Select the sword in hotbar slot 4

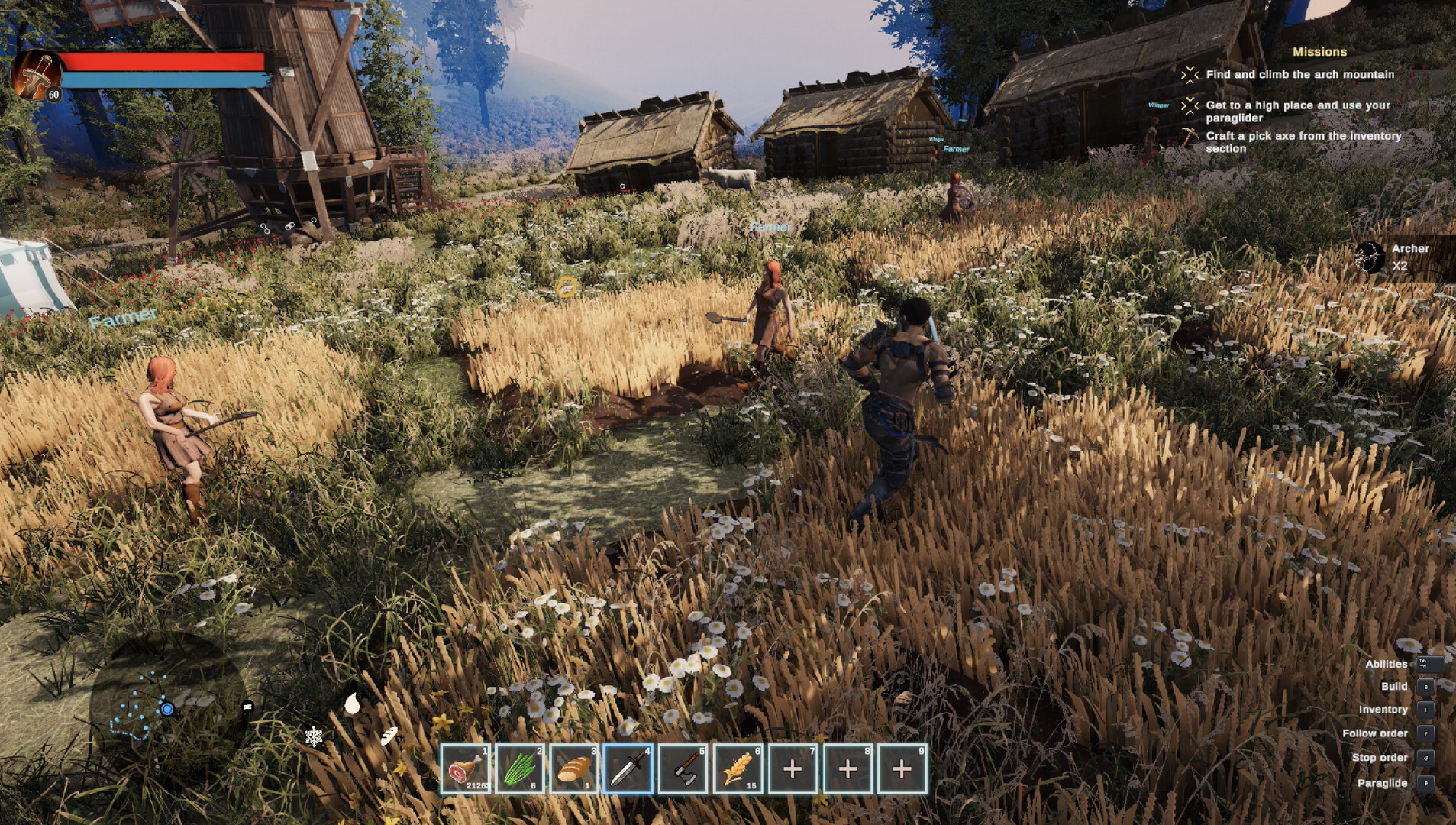click(x=629, y=768)
